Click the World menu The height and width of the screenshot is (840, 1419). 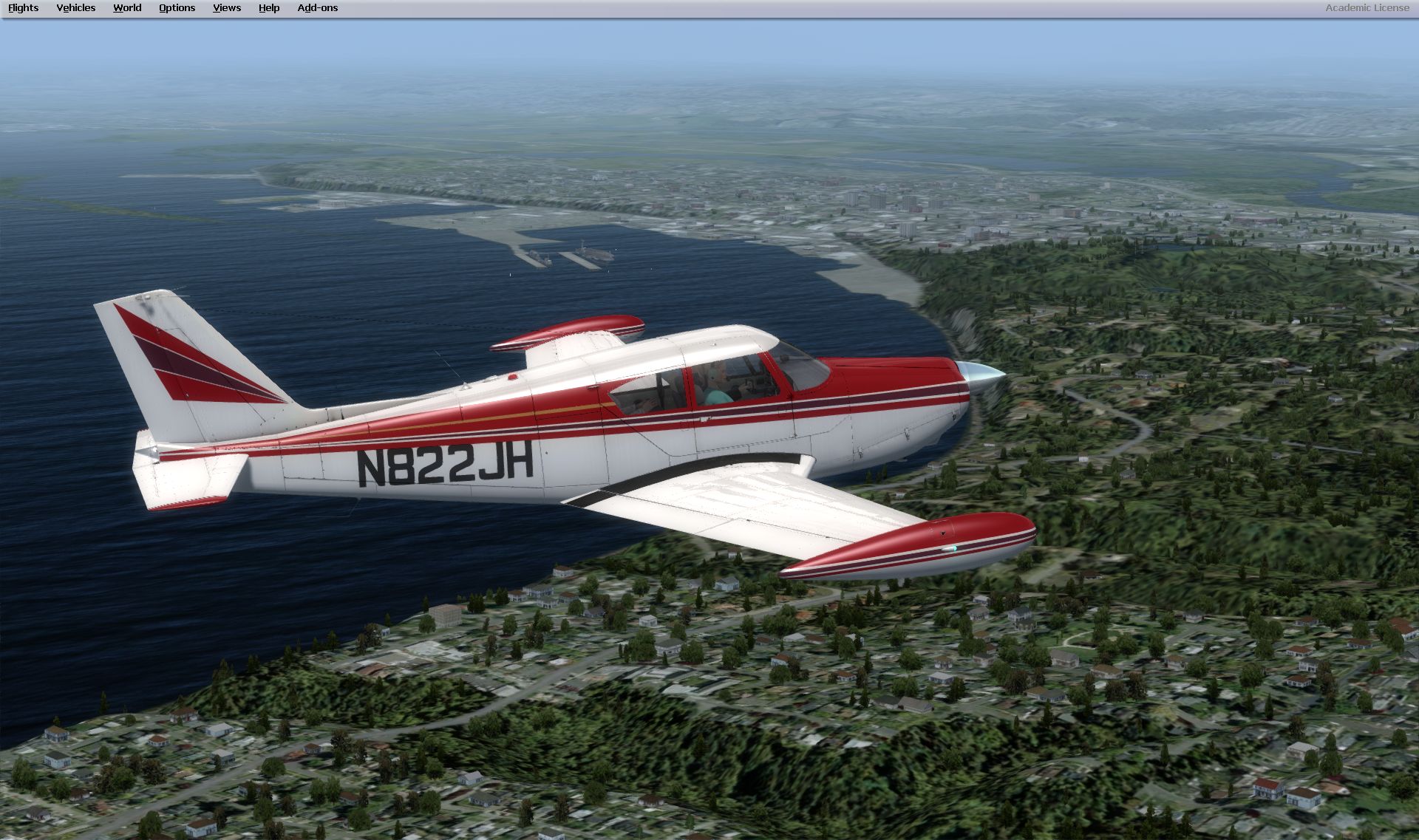[127, 8]
